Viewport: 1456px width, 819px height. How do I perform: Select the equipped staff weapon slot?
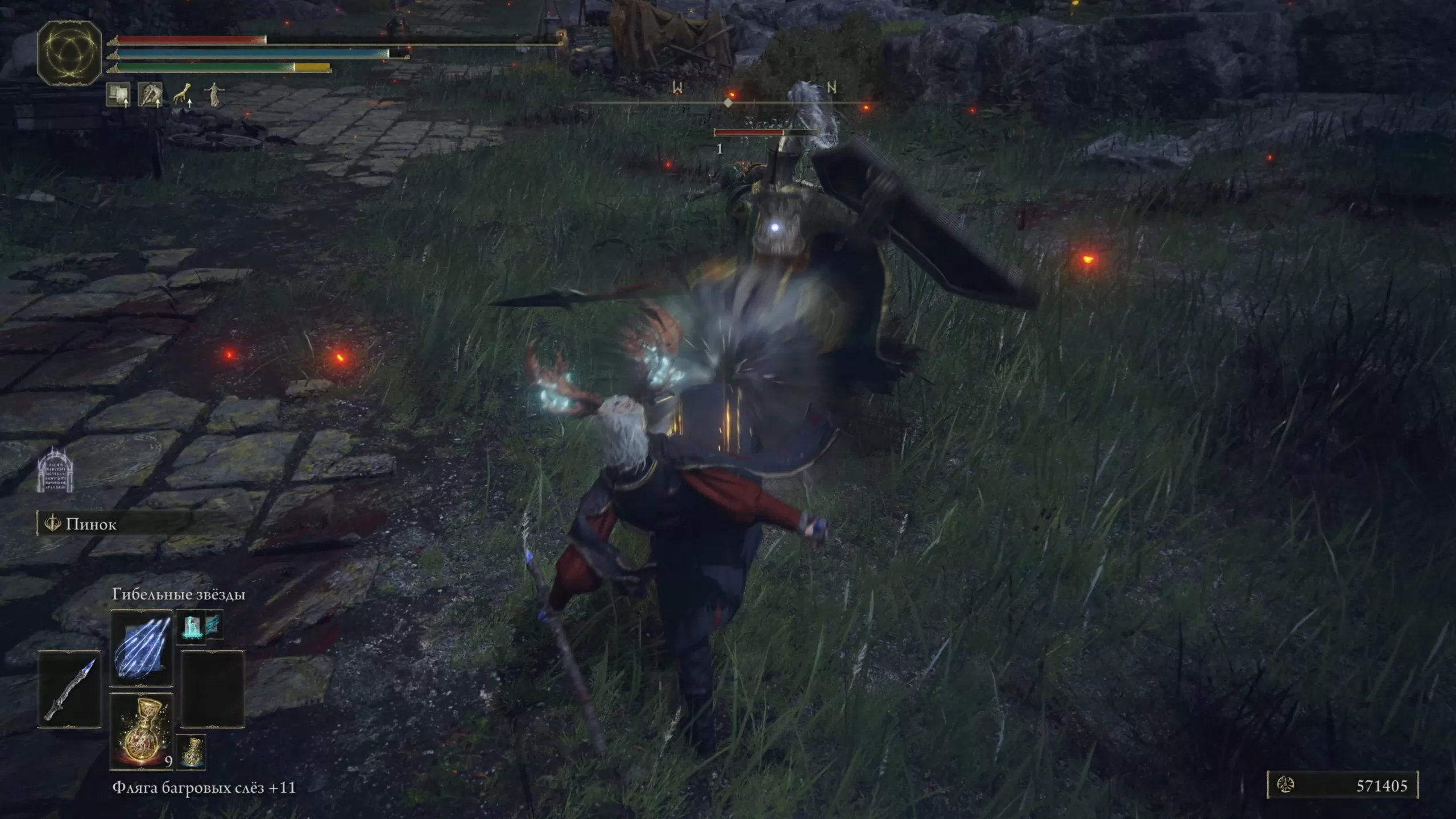[69, 689]
